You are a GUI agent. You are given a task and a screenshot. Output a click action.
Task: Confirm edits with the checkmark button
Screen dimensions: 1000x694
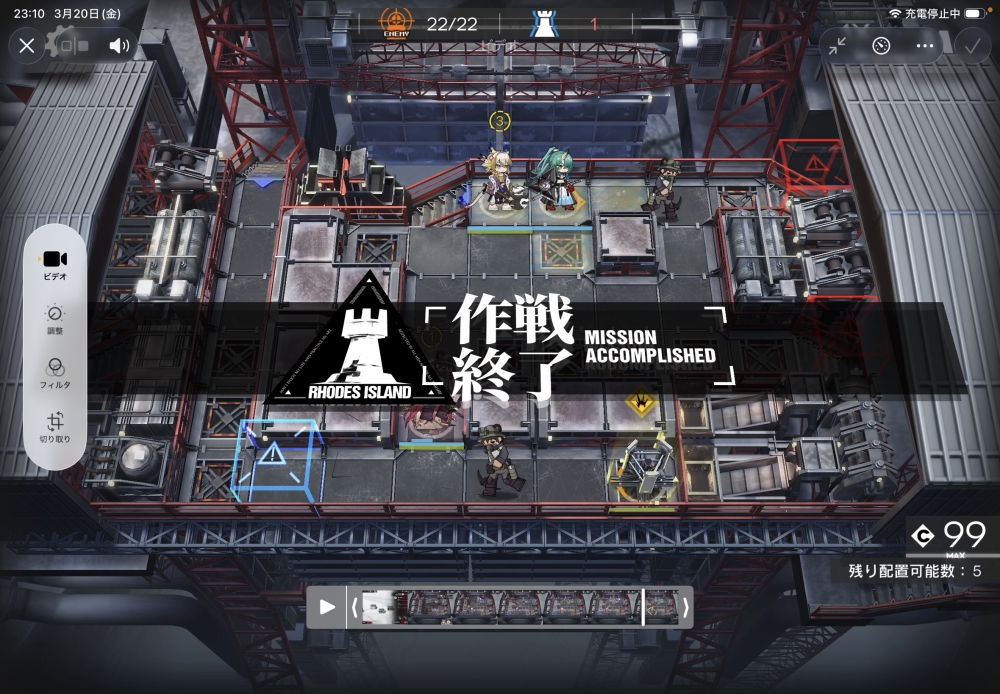[x=971, y=45]
